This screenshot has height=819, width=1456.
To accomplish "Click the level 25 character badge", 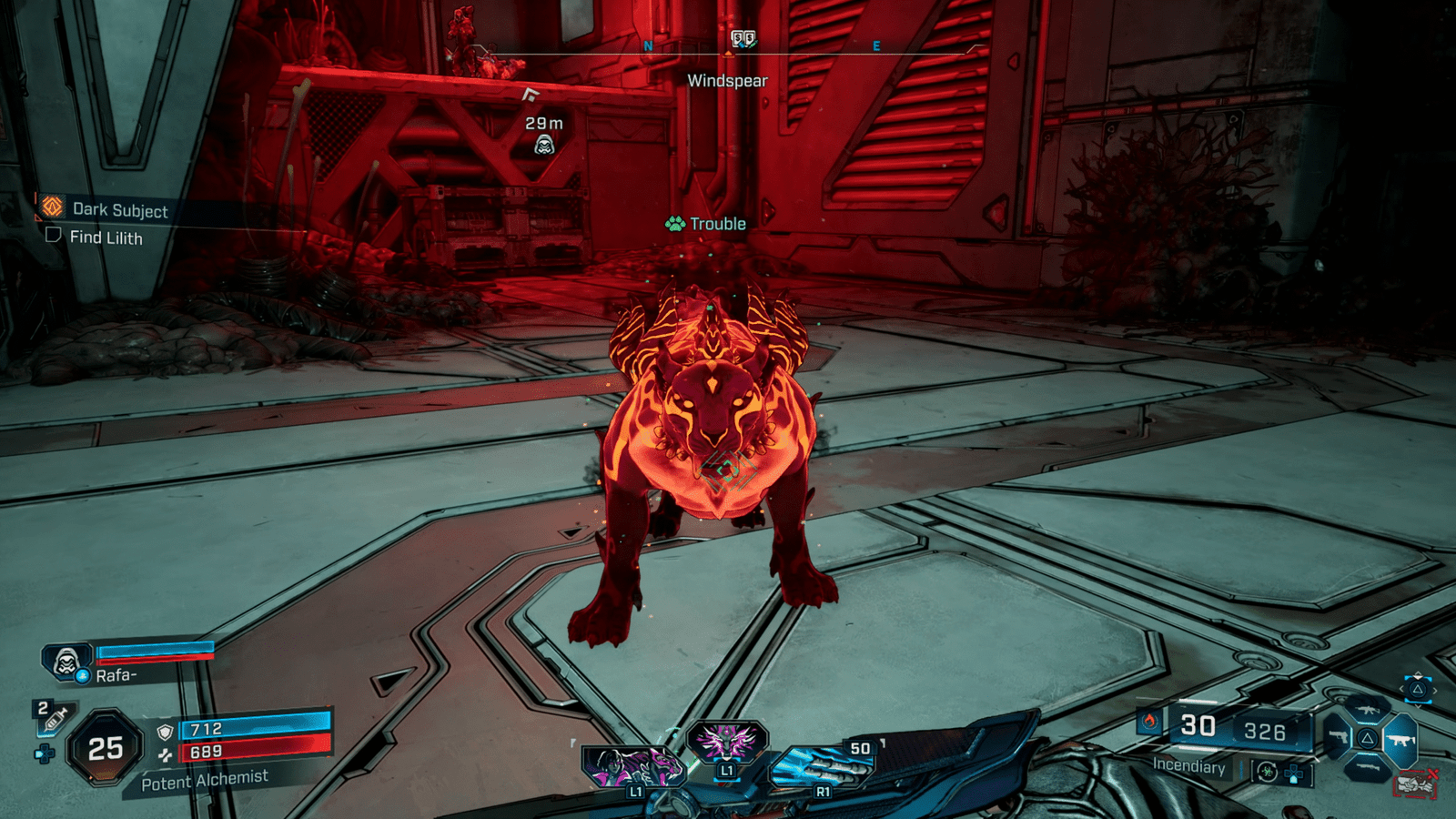I will (x=106, y=748).
